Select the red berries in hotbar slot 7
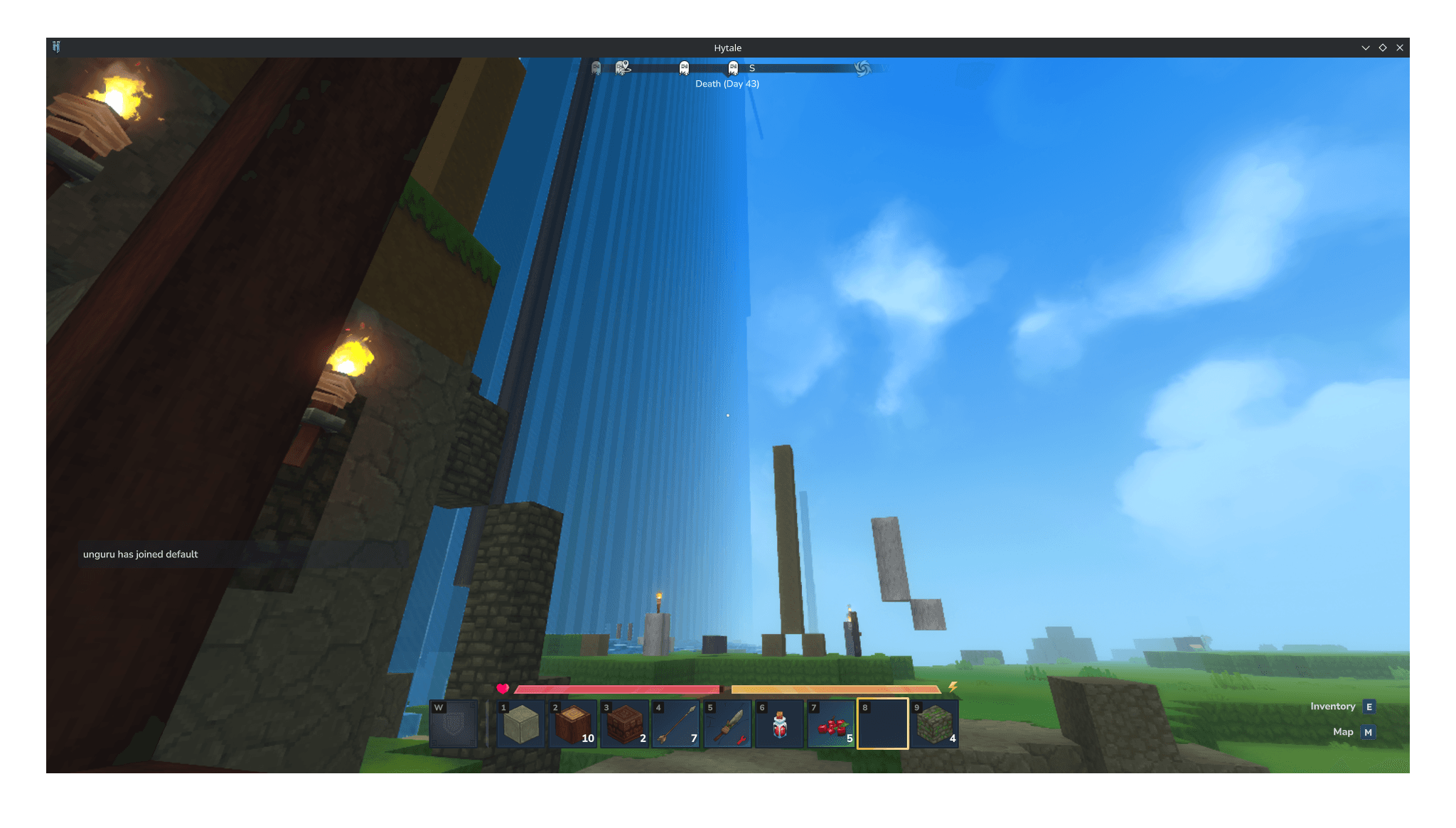Image resolution: width=1456 pixels, height=828 pixels. pyautogui.click(x=831, y=724)
